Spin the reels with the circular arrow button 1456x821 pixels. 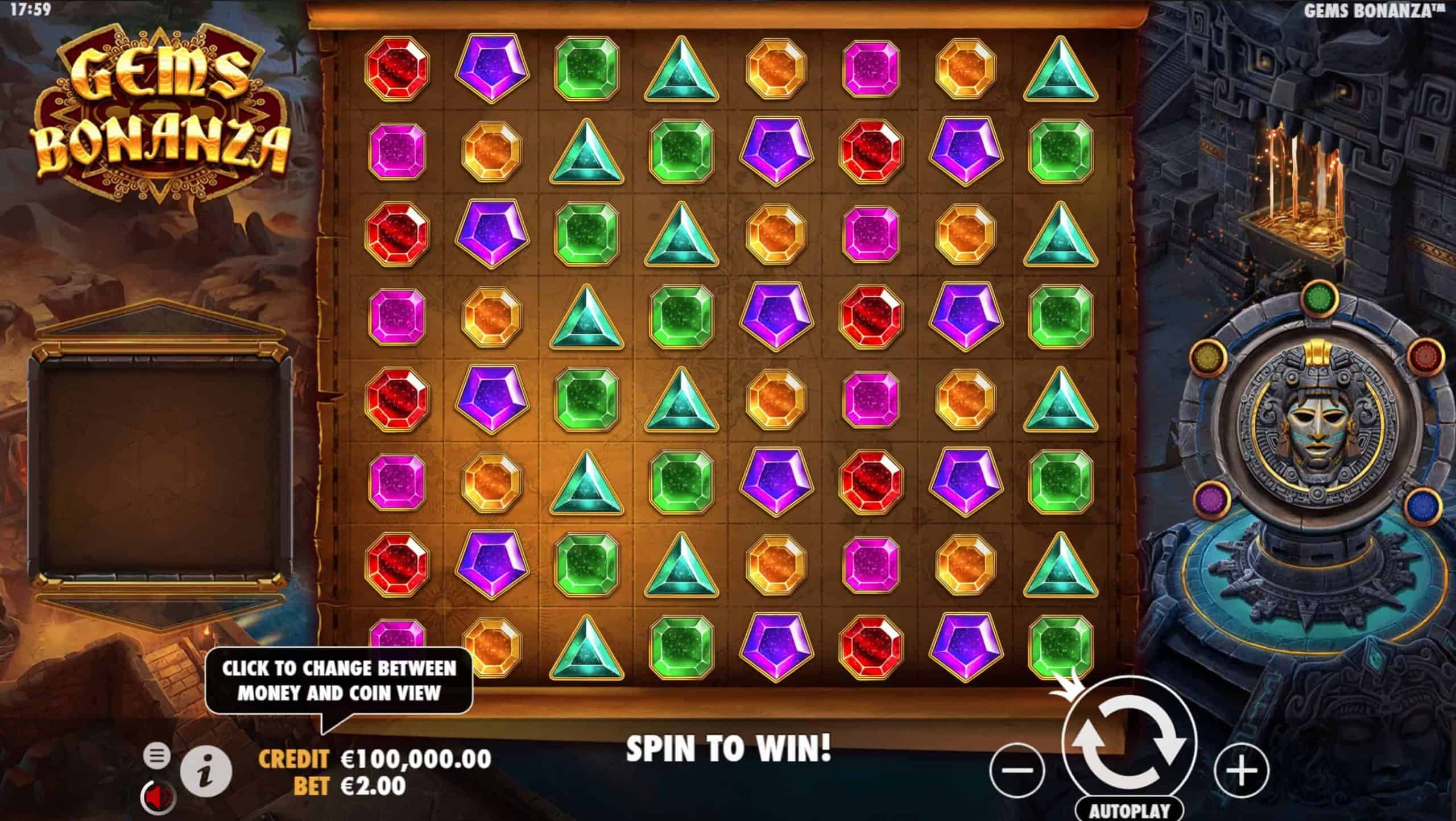click(x=1130, y=744)
